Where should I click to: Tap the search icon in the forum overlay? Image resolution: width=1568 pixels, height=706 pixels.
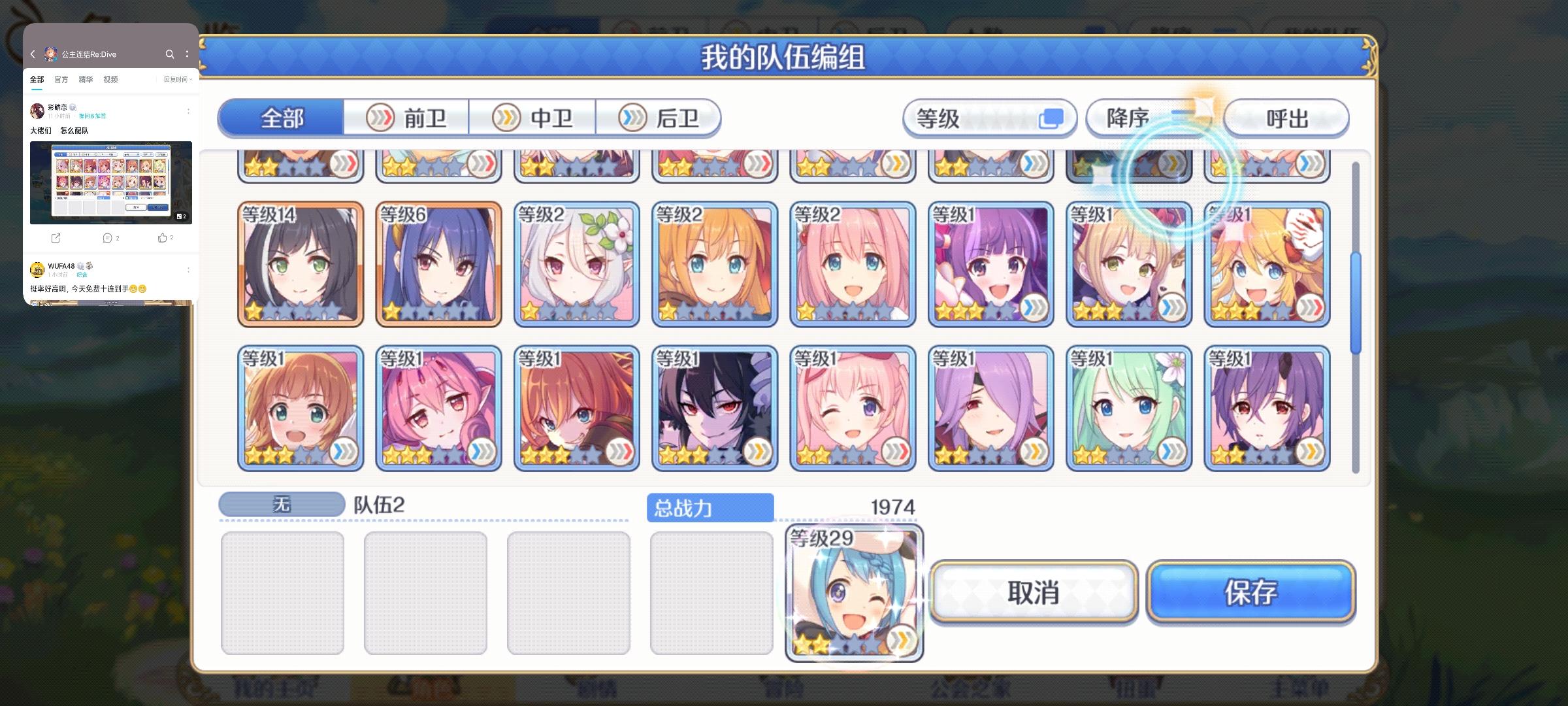[169, 55]
